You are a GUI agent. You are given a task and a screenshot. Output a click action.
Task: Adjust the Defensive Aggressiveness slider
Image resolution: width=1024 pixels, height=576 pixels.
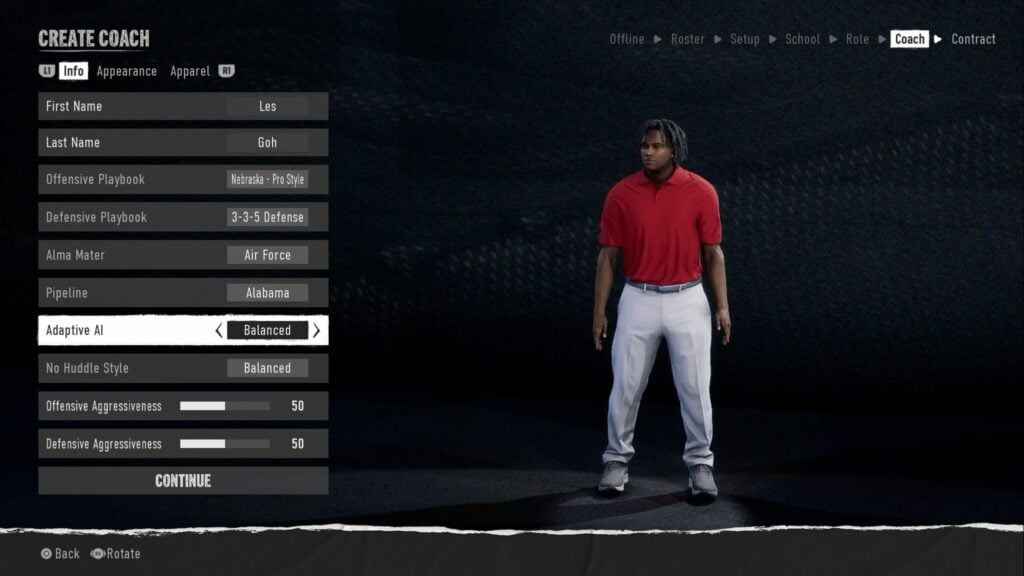click(225, 444)
